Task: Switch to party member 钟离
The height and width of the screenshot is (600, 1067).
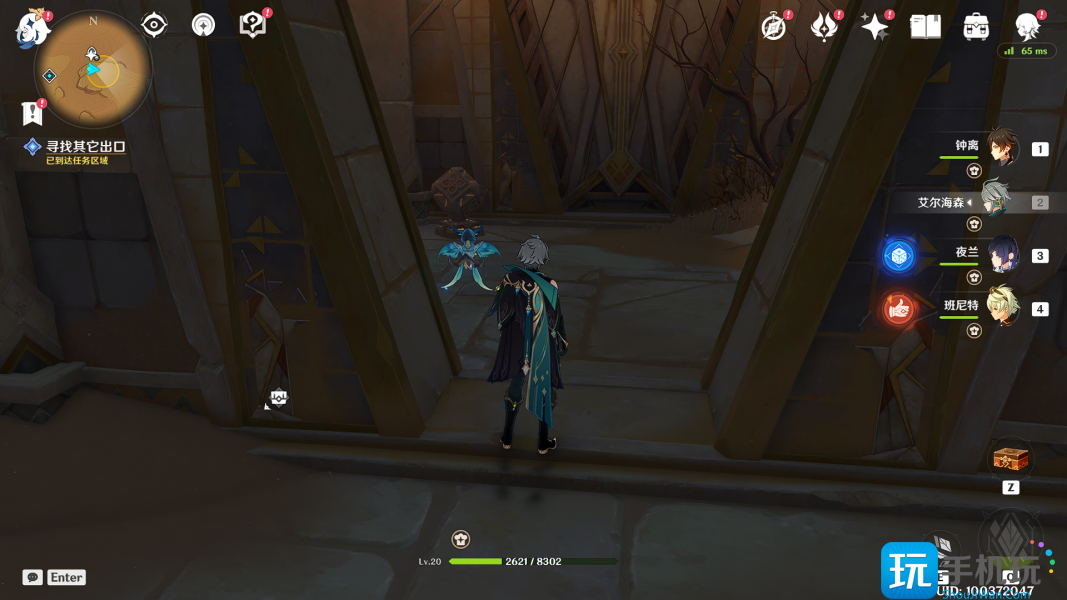Action: 1001,148
